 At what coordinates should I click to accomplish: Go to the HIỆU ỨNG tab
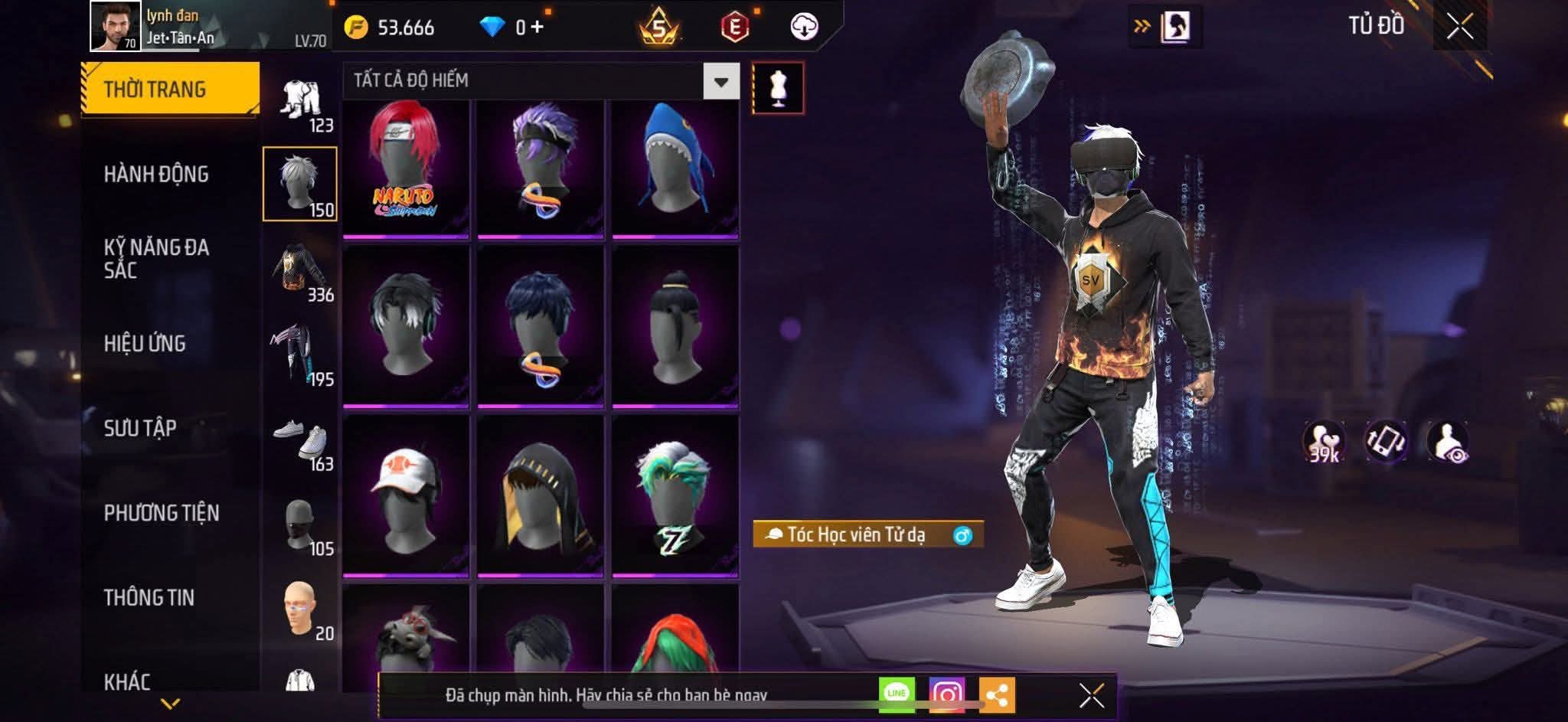click(x=145, y=344)
